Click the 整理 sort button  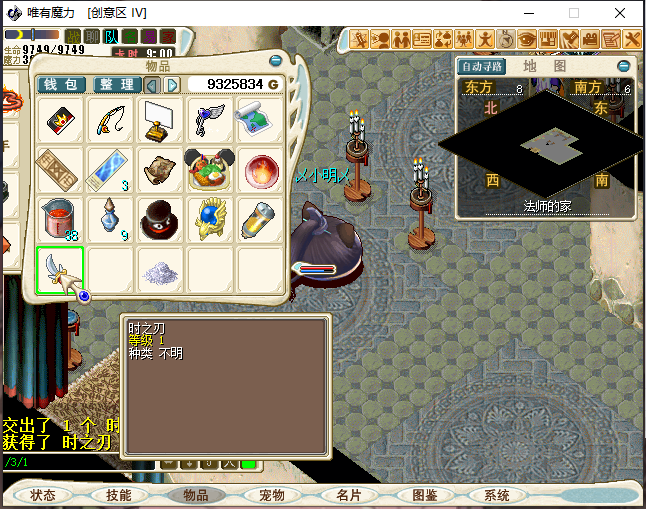(117, 85)
